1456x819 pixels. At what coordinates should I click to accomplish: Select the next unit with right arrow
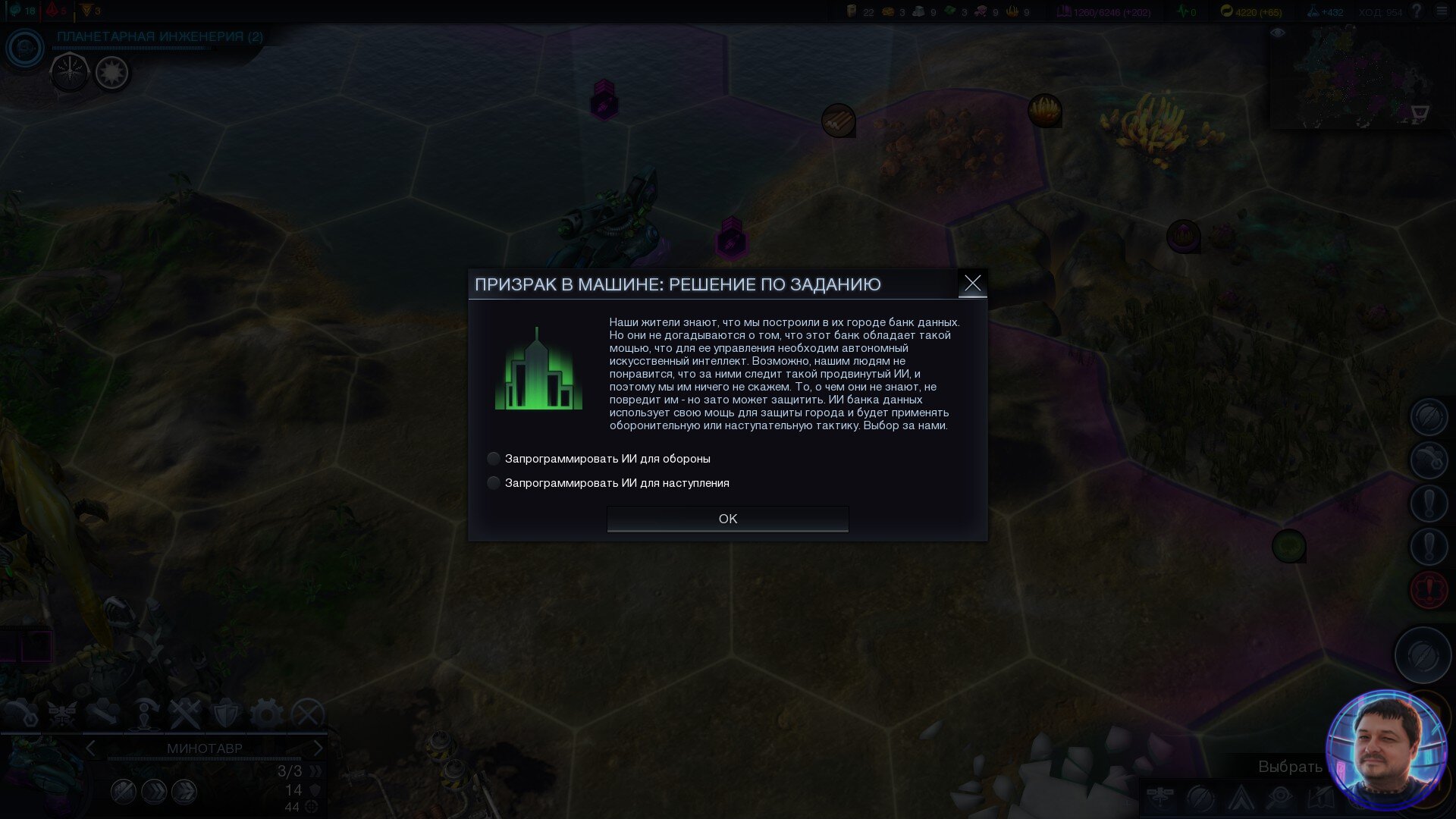tap(318, 748)
